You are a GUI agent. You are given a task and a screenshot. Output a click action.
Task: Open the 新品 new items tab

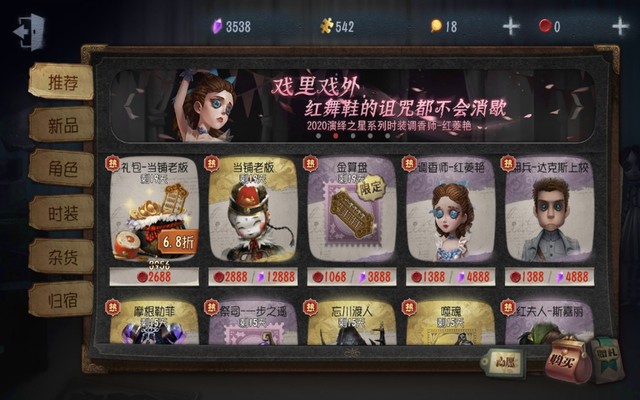pos(60,125)
